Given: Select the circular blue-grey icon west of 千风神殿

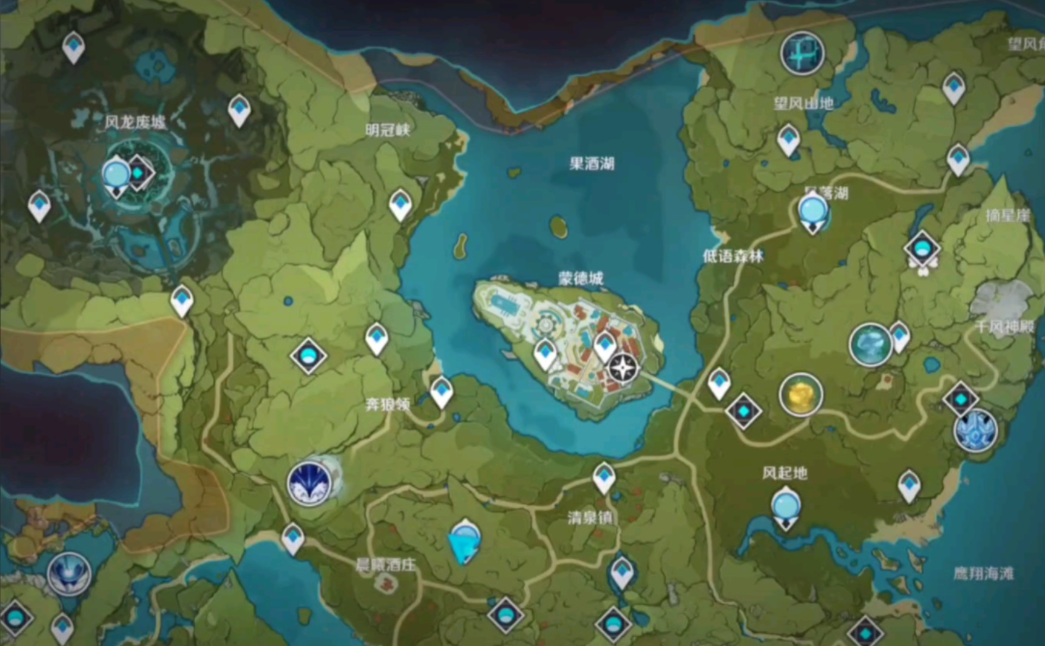Looking at the screenshot, I should [870, 345].
